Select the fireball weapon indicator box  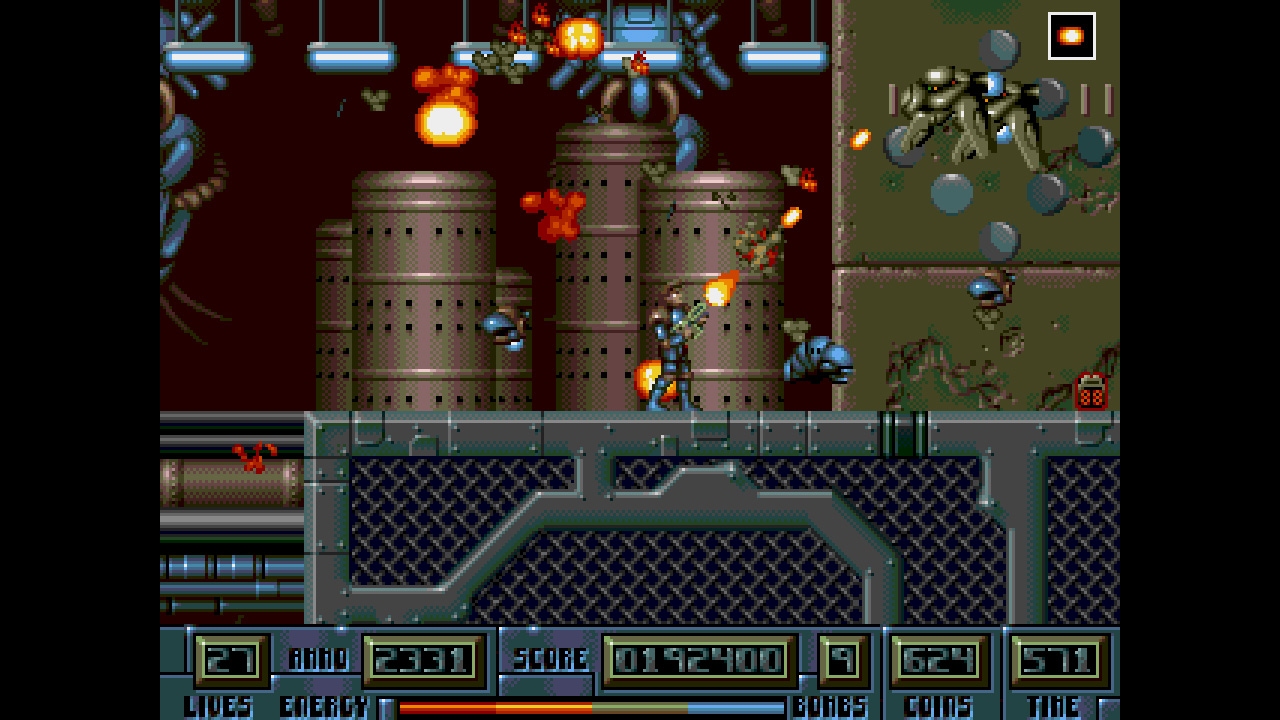[x=1070, y=34]
